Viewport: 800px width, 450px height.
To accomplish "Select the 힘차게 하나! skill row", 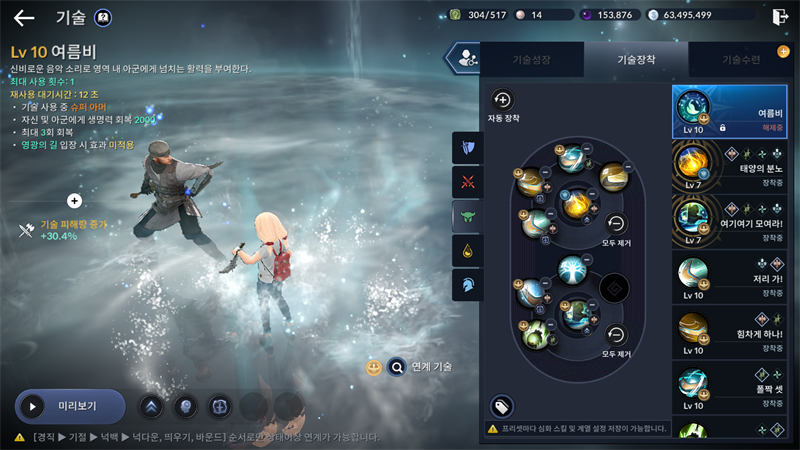I will pos(729,333).
